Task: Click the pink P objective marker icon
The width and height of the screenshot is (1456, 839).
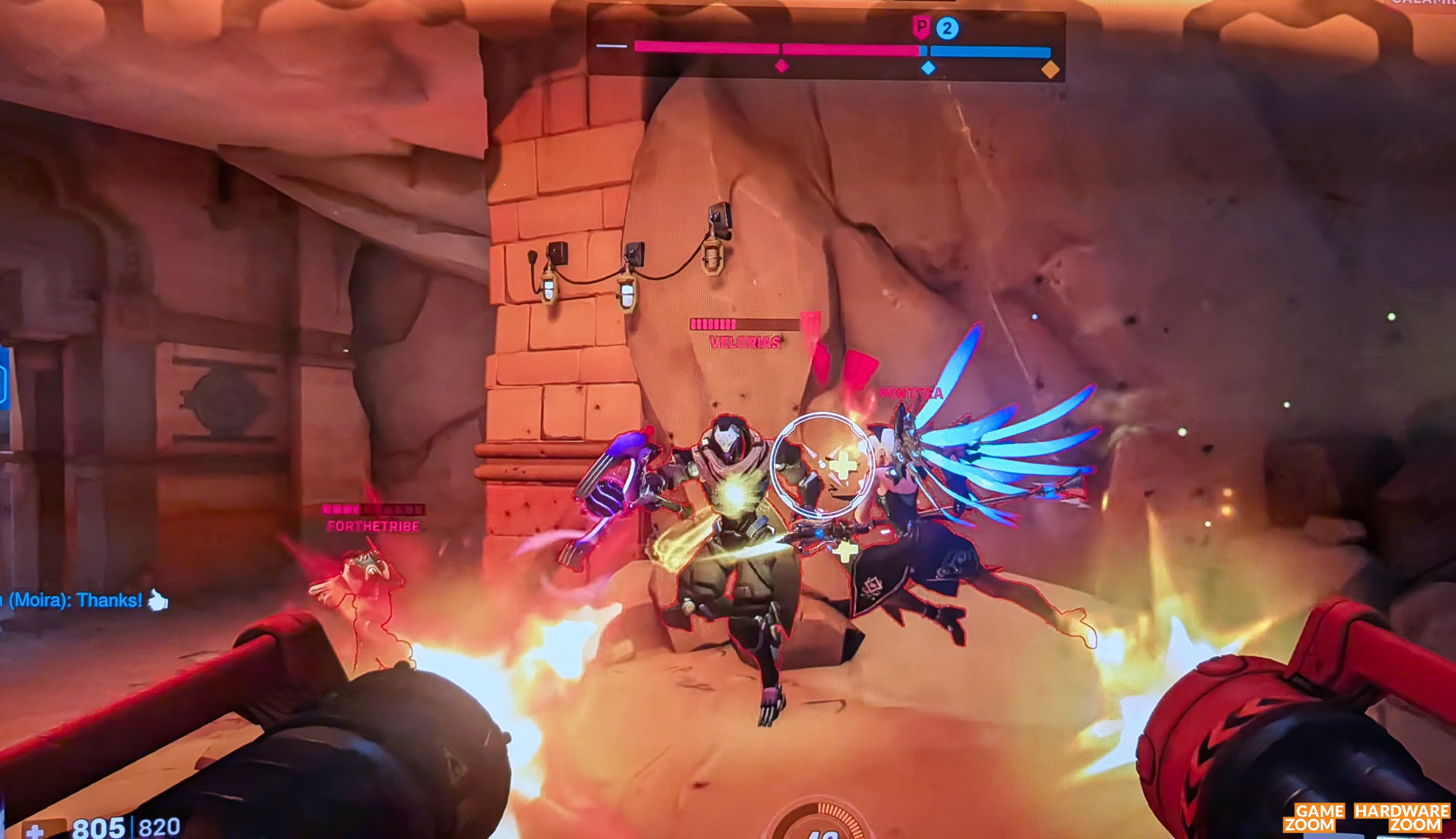Action: tap(922, 28)
